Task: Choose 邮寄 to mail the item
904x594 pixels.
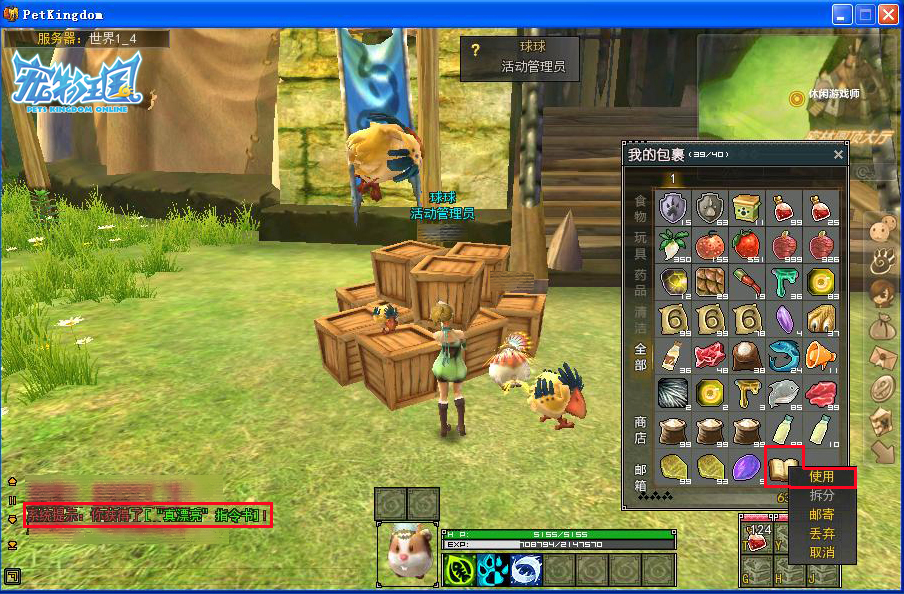Action: [x=821, y=515]
